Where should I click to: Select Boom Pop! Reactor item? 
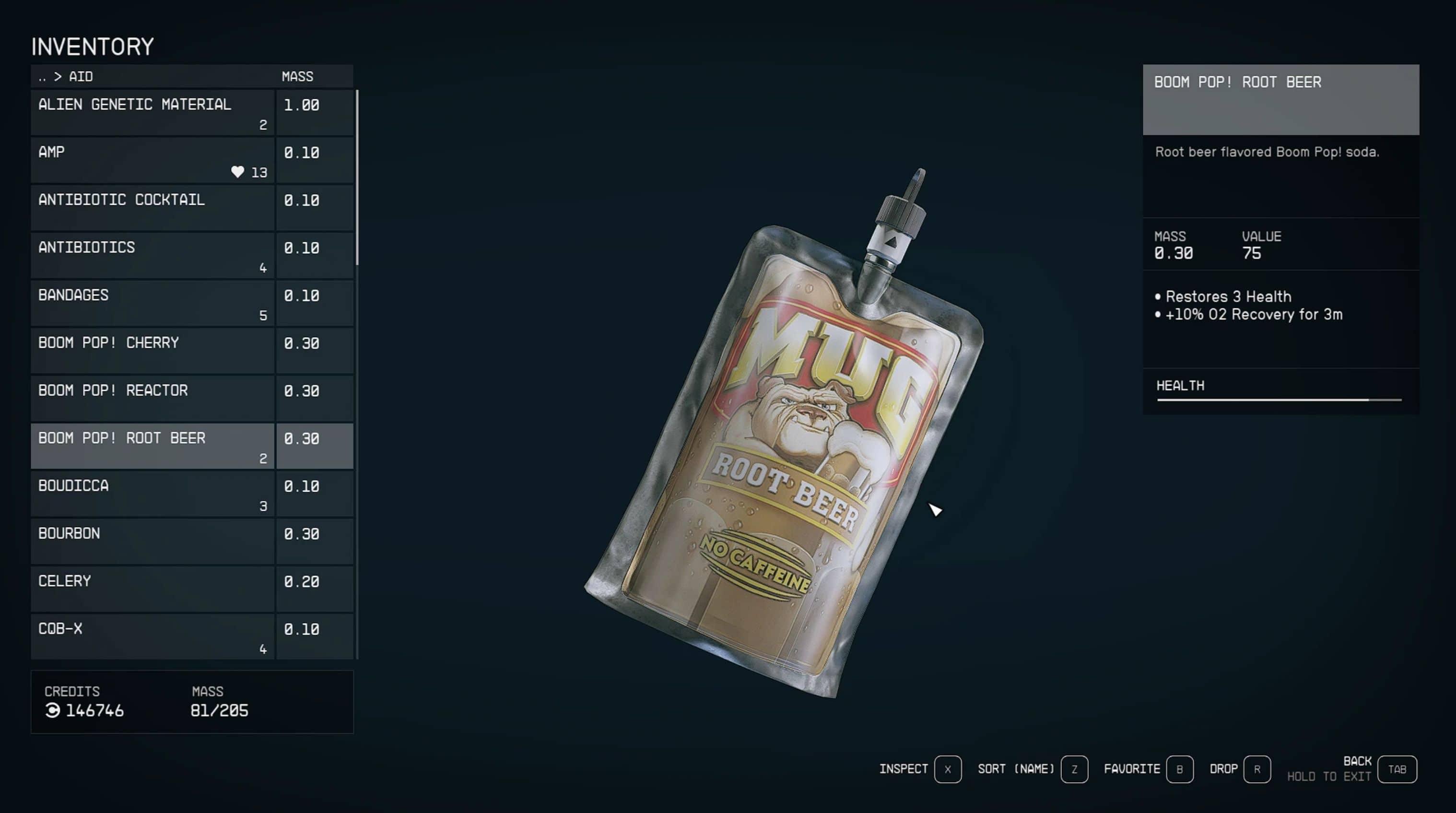coord(153,398)
